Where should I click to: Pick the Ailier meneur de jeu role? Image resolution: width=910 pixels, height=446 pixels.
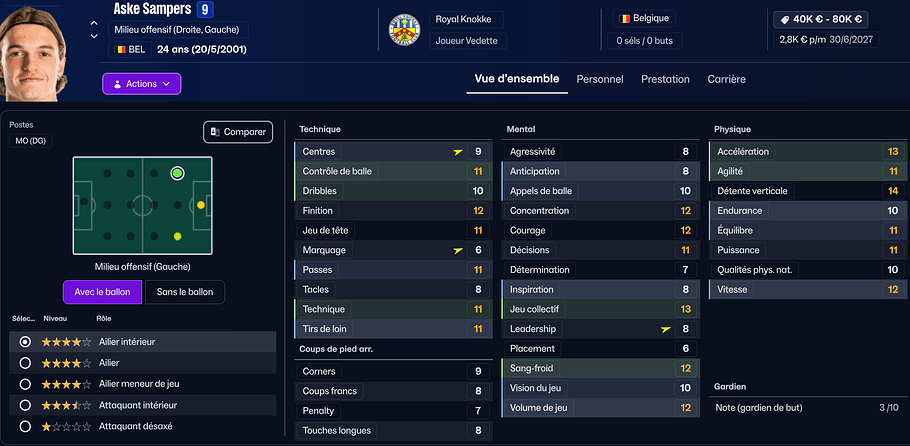coord(25,384)
